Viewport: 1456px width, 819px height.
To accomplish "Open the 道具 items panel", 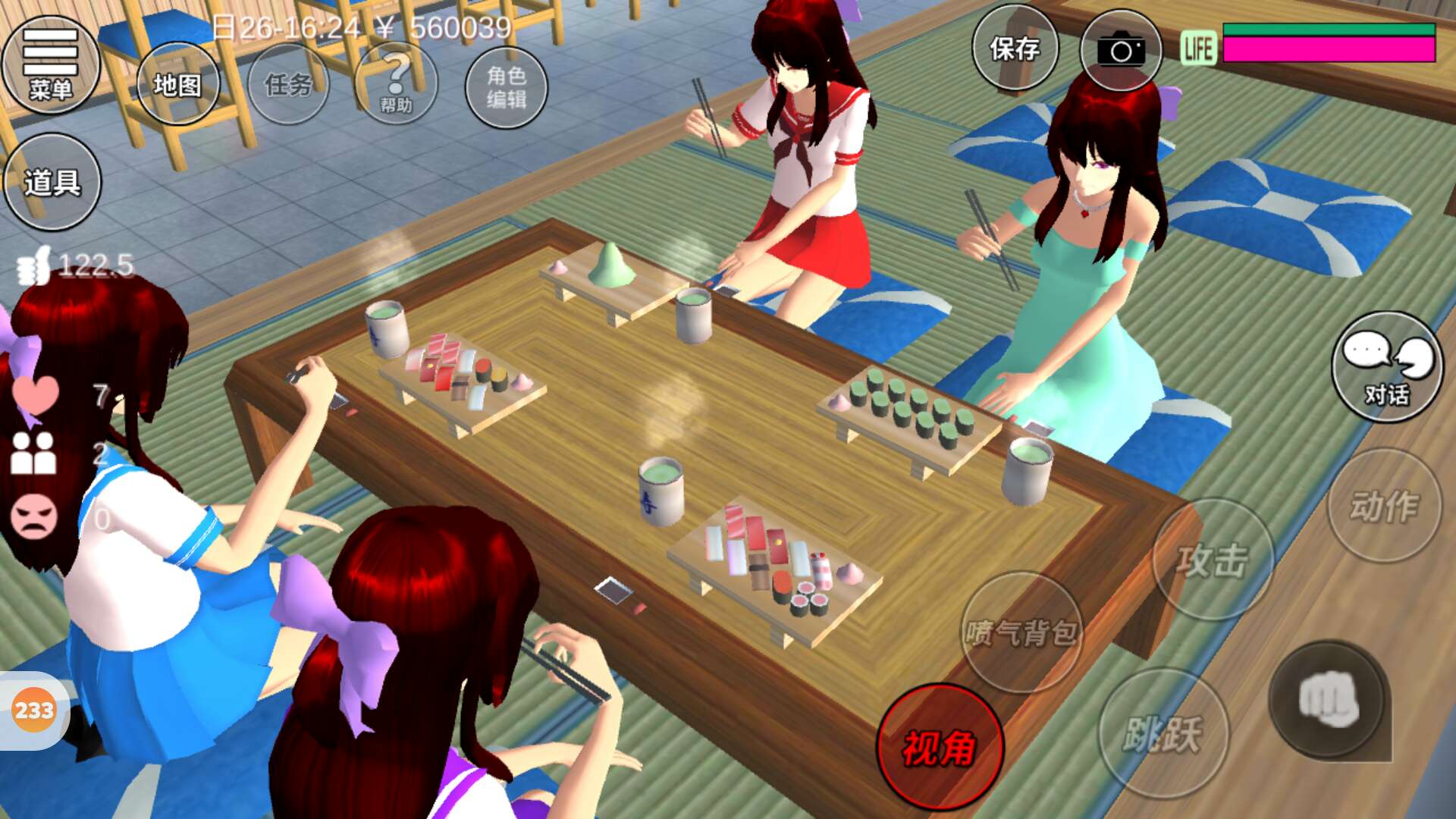I will click(x=52, y=182).
